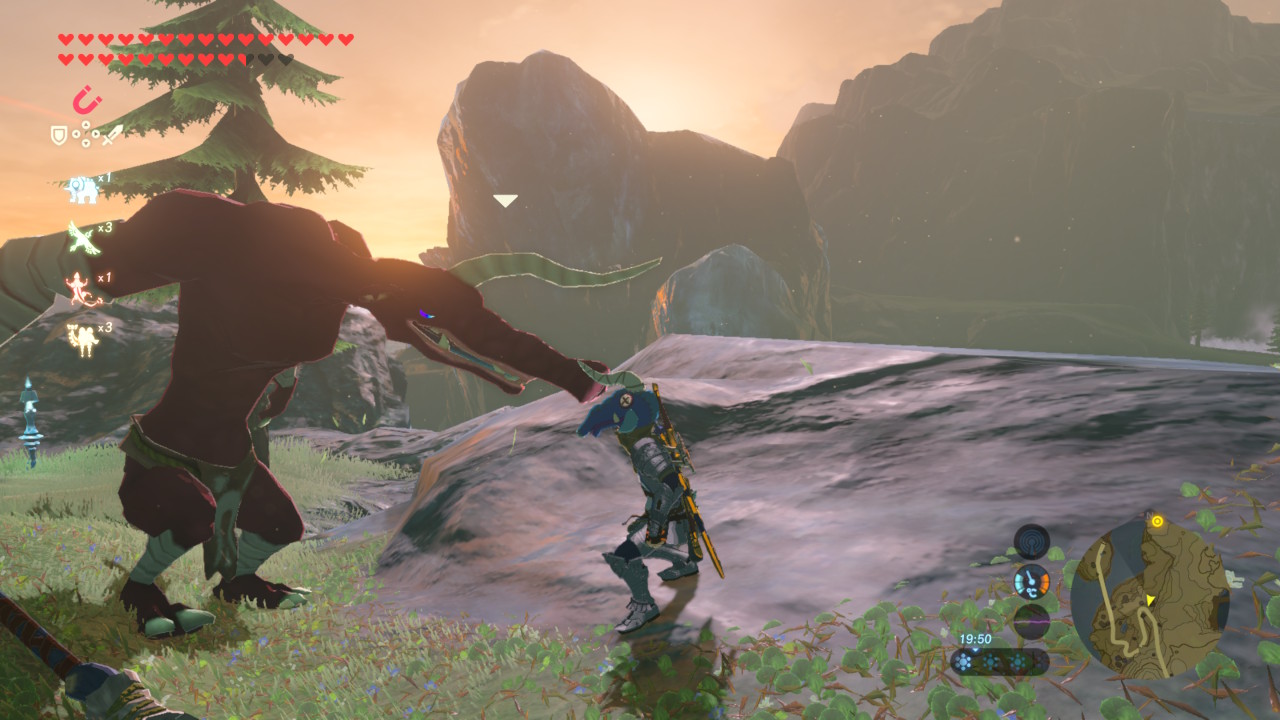Activate the bird Revali's Gale ability icon
The height and width of the screenshot is (720, 1280).
point(82,238)
